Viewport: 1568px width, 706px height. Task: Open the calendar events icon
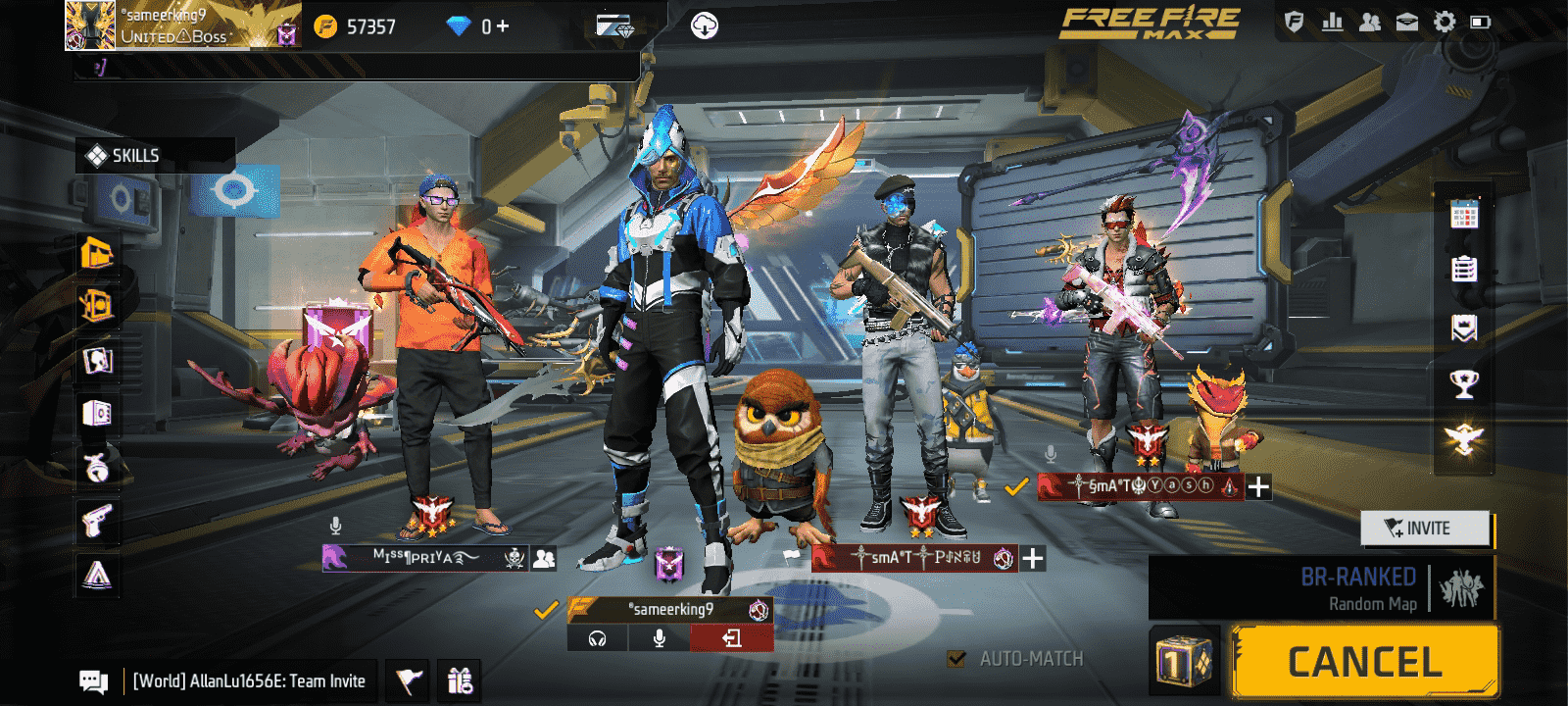[1464, 213]
